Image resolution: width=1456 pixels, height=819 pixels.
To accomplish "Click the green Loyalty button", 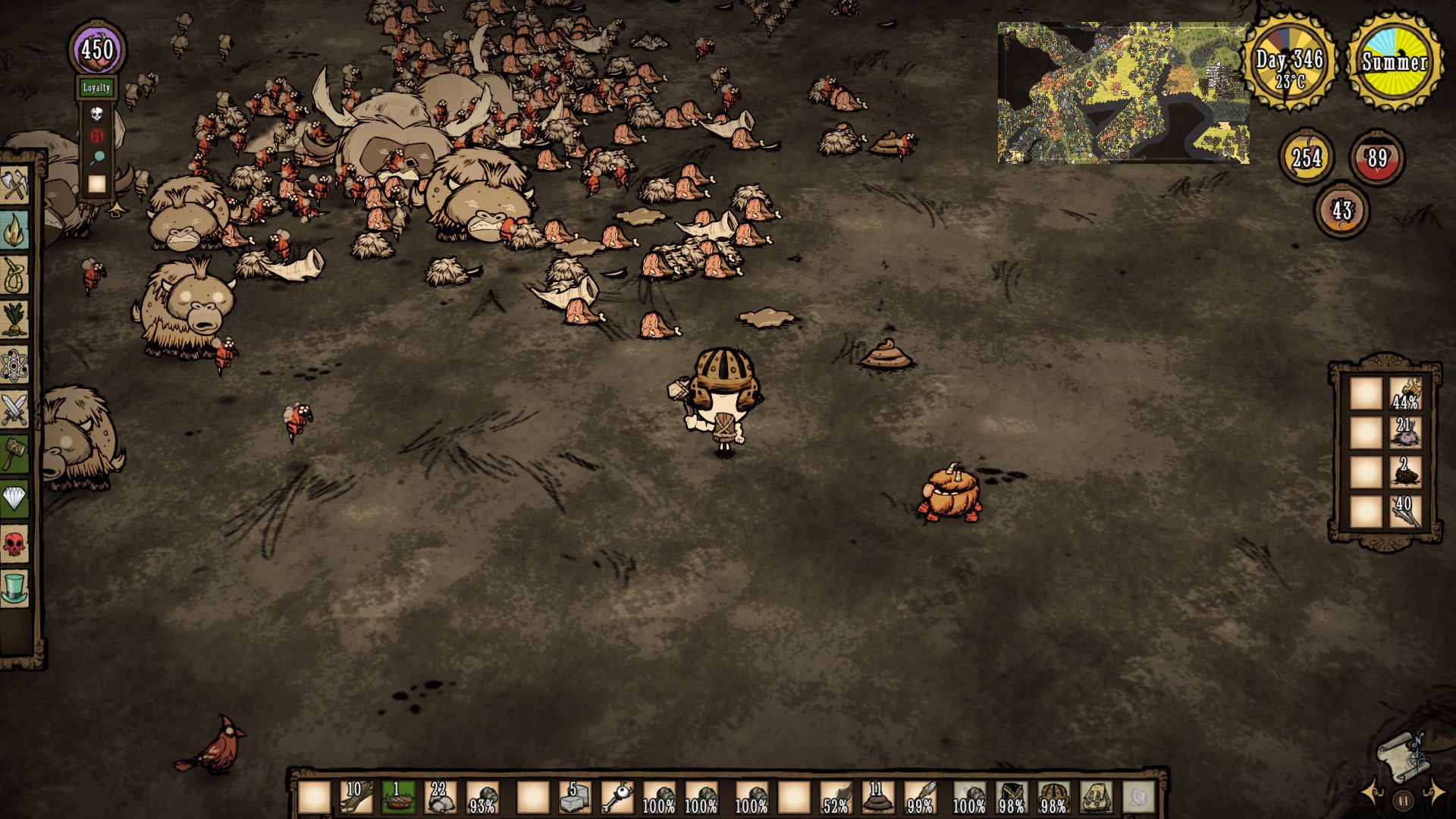I will (x=96, y=88).
